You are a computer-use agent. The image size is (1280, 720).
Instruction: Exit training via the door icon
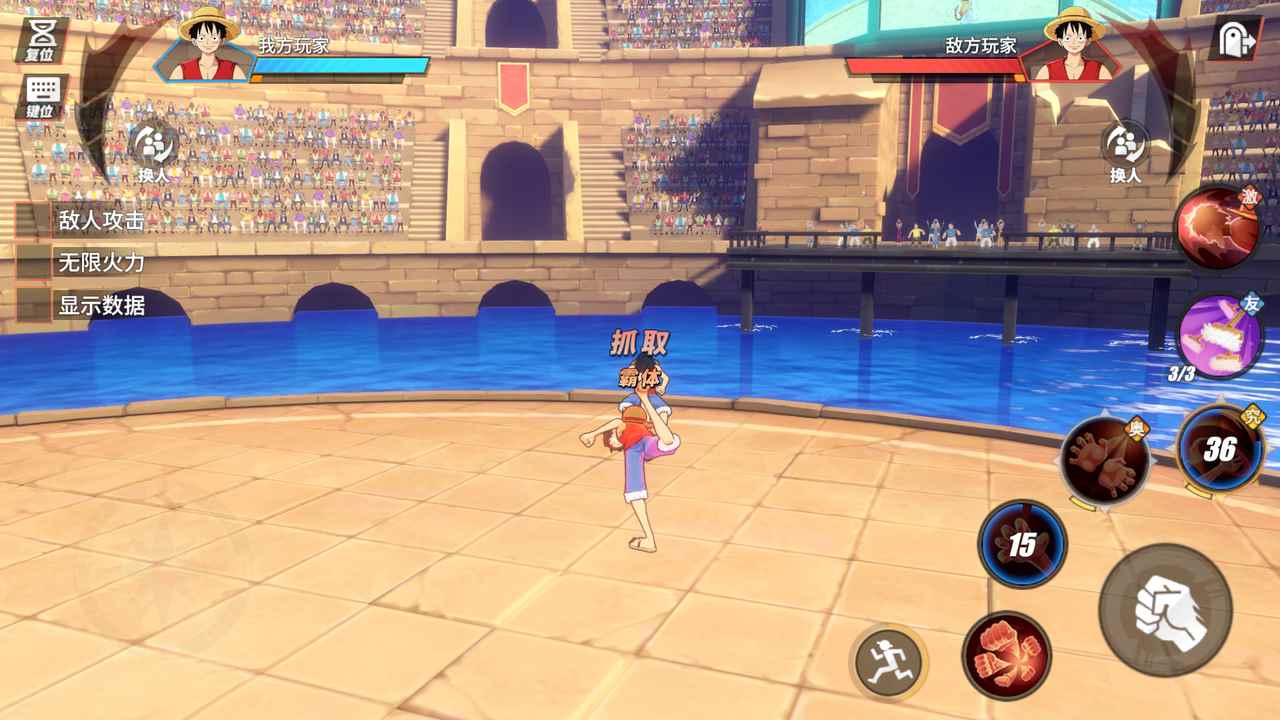(x=1236, y=40)
